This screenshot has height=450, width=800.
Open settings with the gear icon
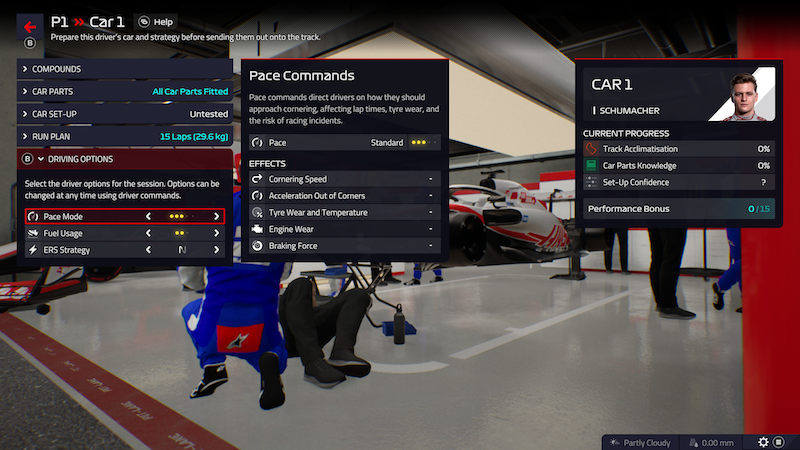pyautogui.click(x=763, y=441)
